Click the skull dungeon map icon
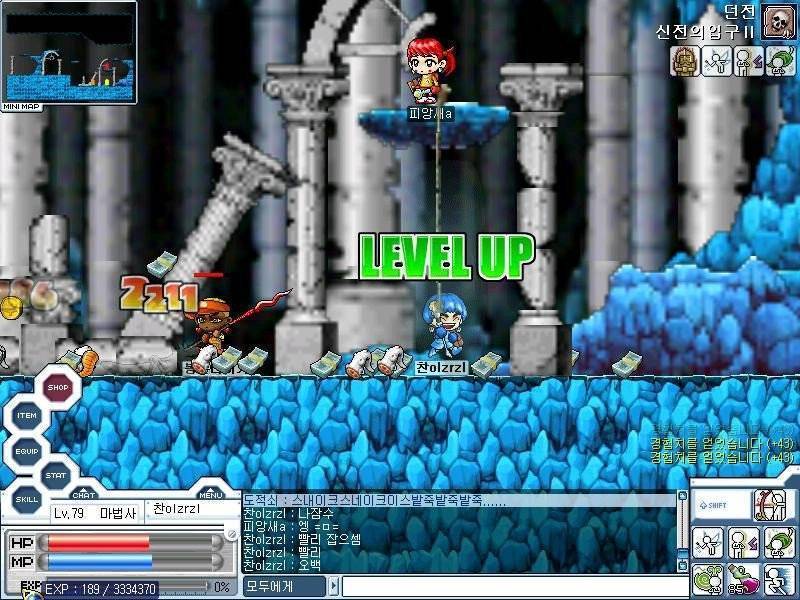Screen dimensions: 800x600 [777, 19]
